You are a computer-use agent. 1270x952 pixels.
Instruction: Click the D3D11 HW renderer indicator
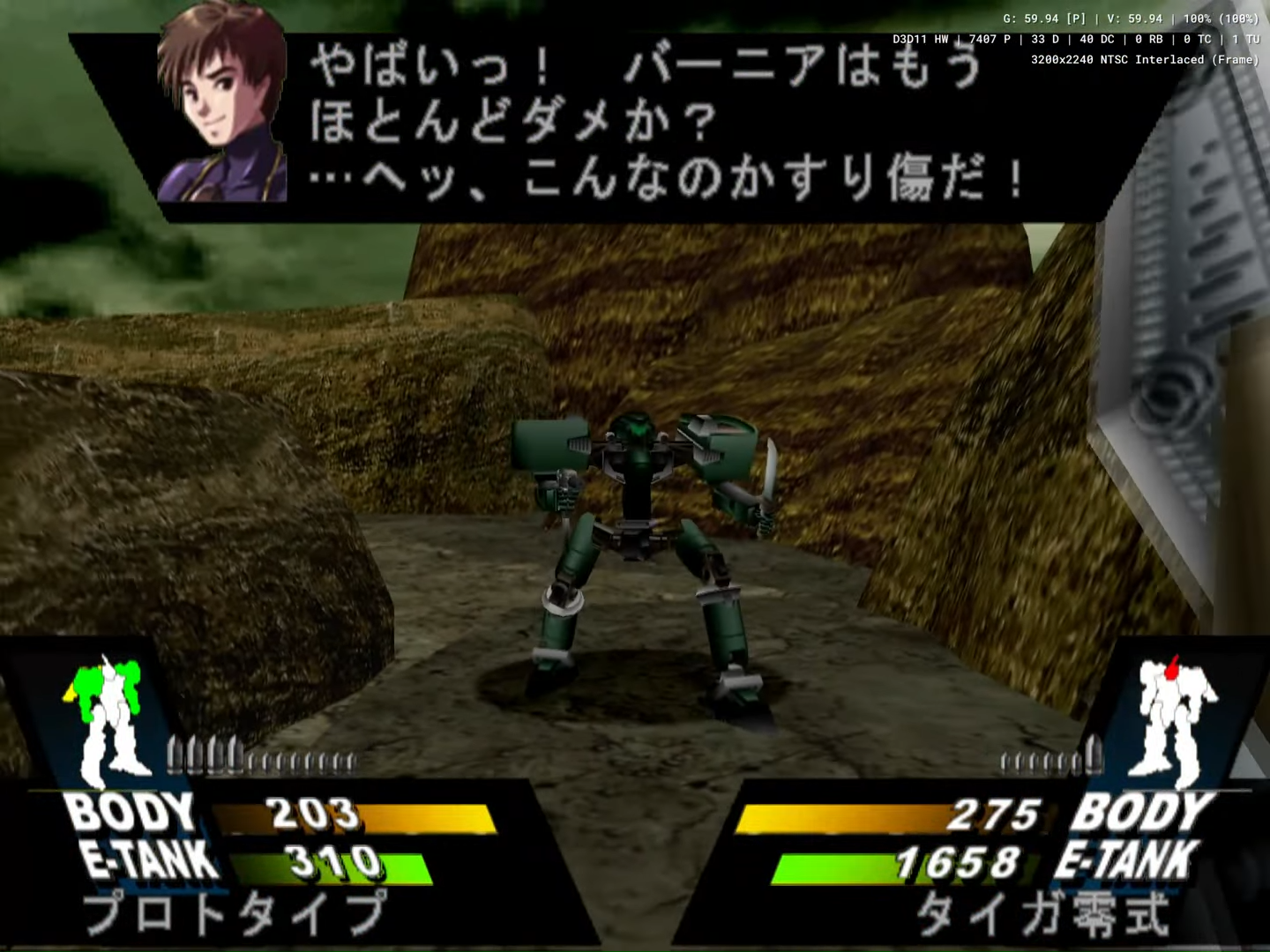(917, 39)
